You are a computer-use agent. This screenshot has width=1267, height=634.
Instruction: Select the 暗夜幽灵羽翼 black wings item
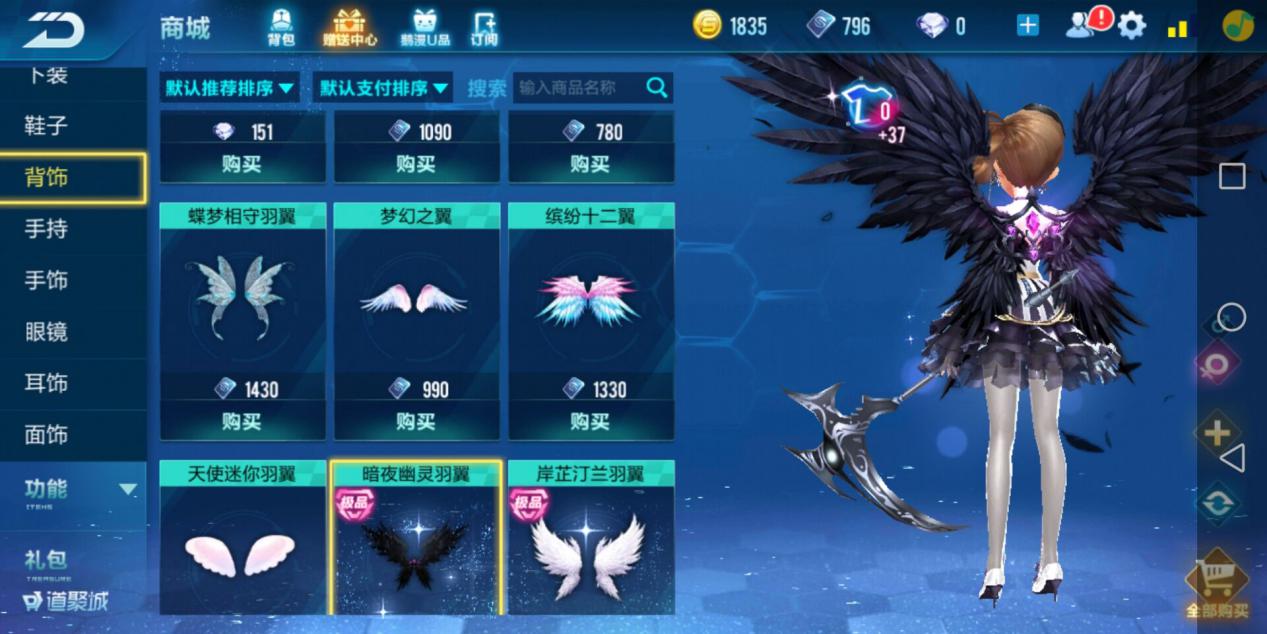click(x=416, y=540)
